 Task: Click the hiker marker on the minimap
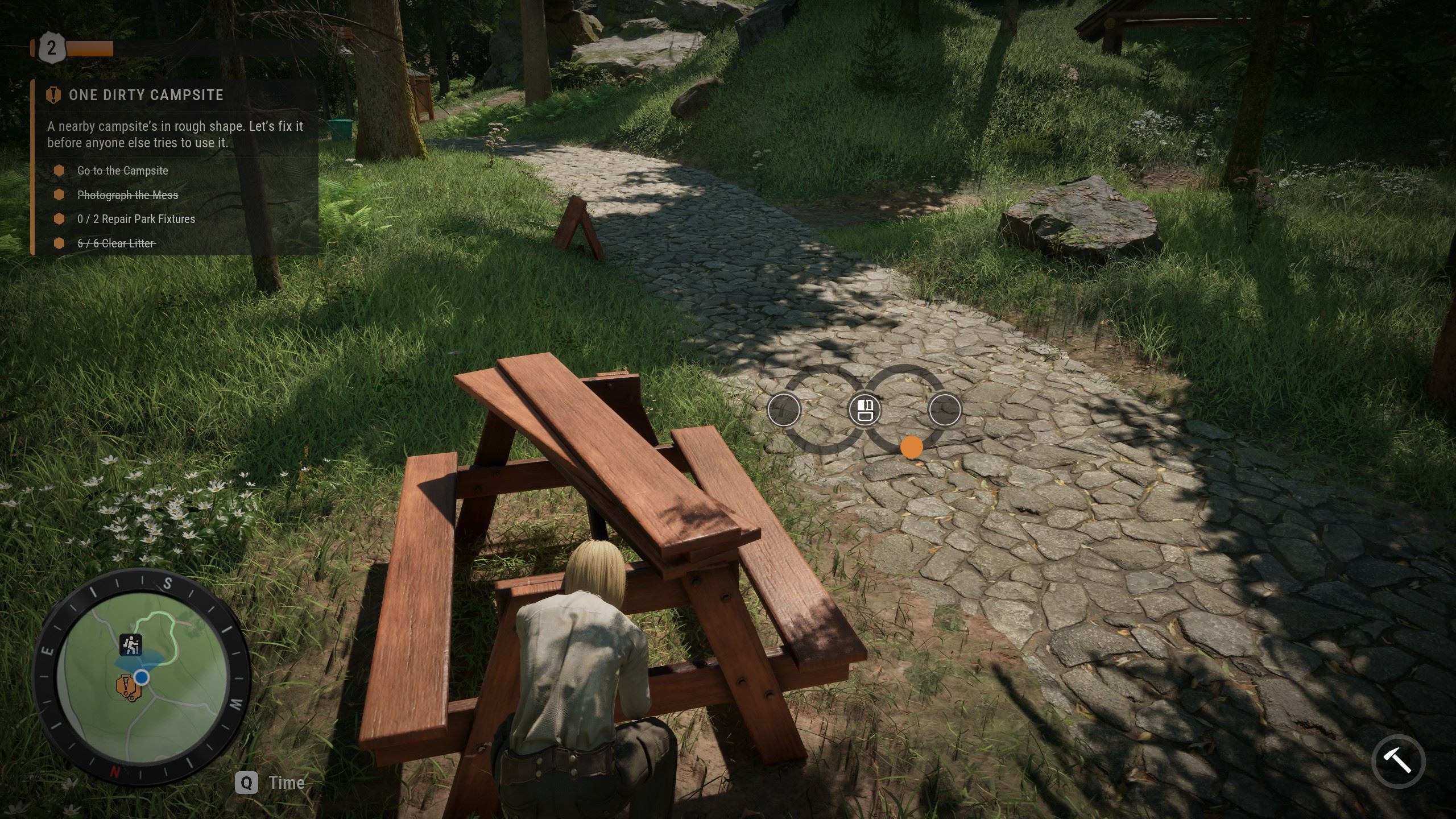coord(131,644)
